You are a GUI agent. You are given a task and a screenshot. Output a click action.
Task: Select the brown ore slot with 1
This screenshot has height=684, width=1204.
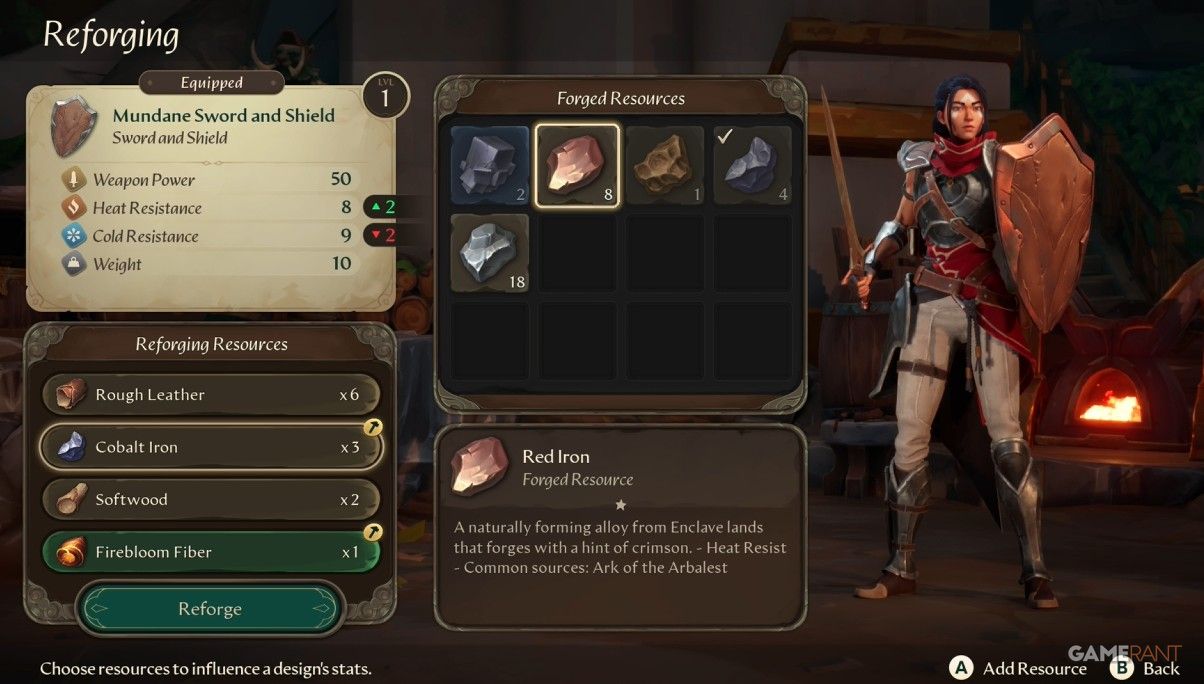[665, 165]
